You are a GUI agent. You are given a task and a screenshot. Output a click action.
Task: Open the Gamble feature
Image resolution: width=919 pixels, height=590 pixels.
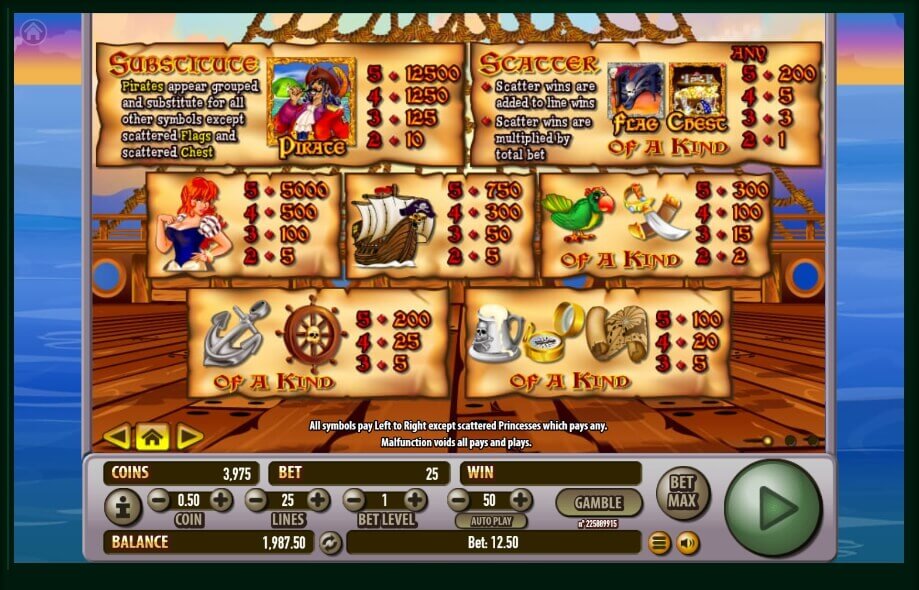pyautogui.click(x=599, y=502)
